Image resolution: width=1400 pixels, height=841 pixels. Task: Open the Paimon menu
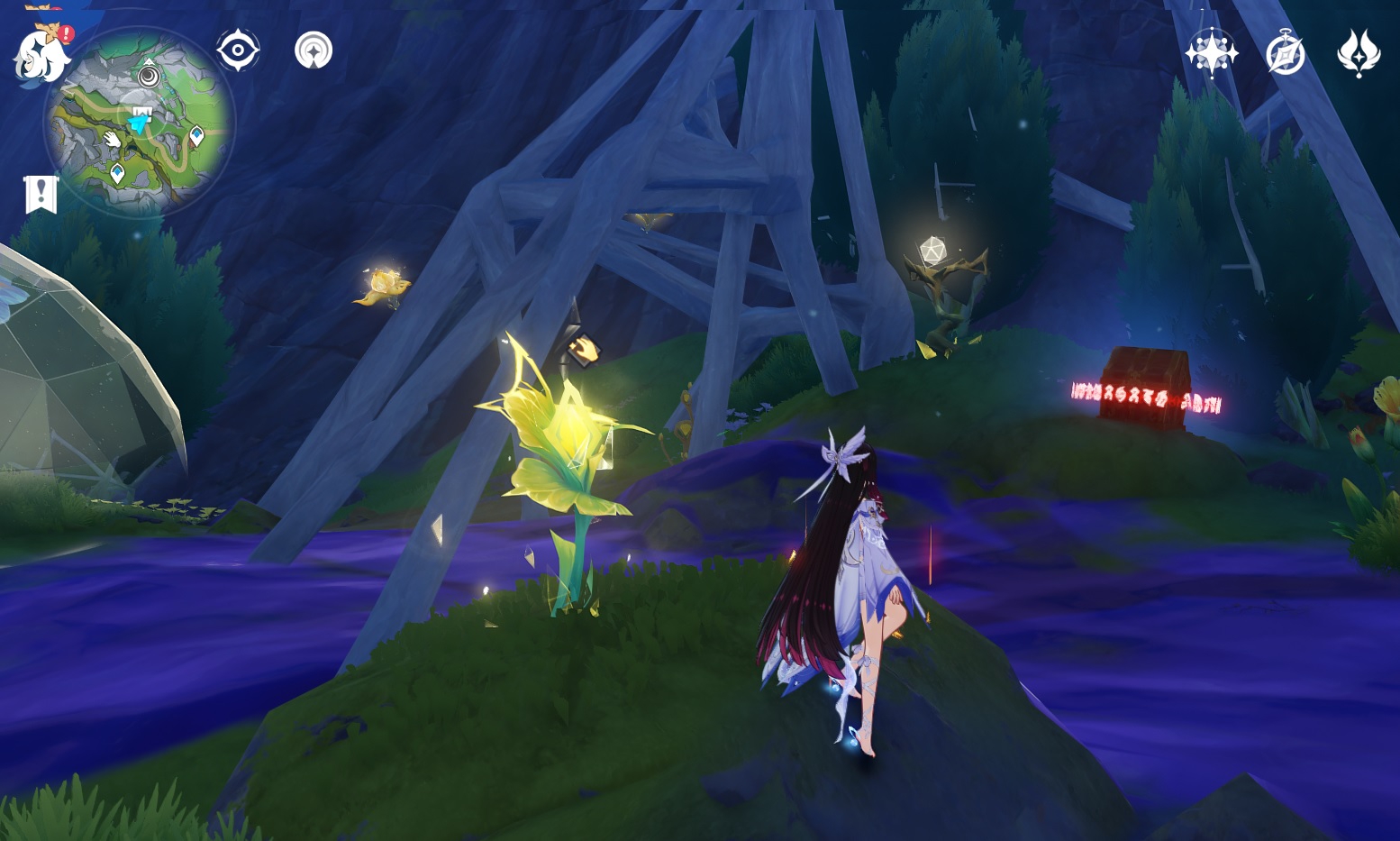click(40, 54)
